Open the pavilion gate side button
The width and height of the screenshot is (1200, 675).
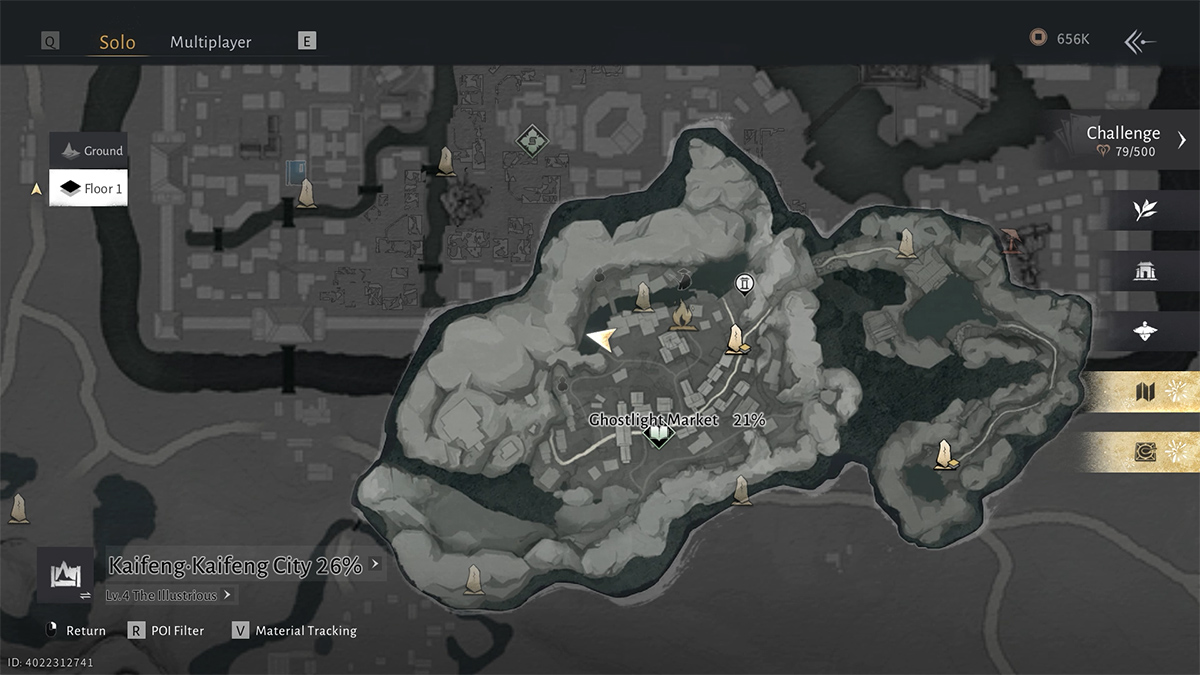[1145, 271]
